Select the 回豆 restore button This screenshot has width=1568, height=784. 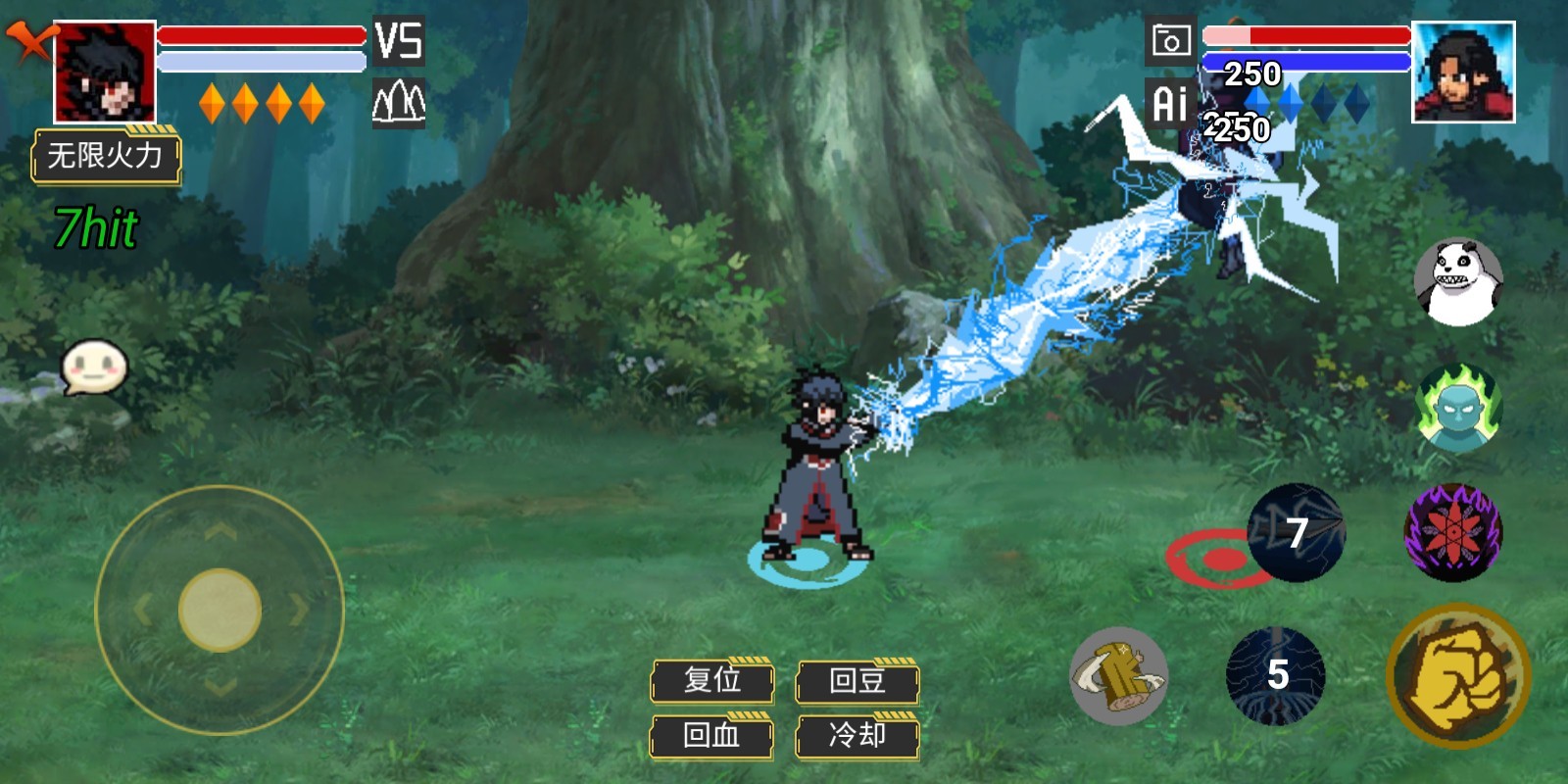tap(857, 680)
